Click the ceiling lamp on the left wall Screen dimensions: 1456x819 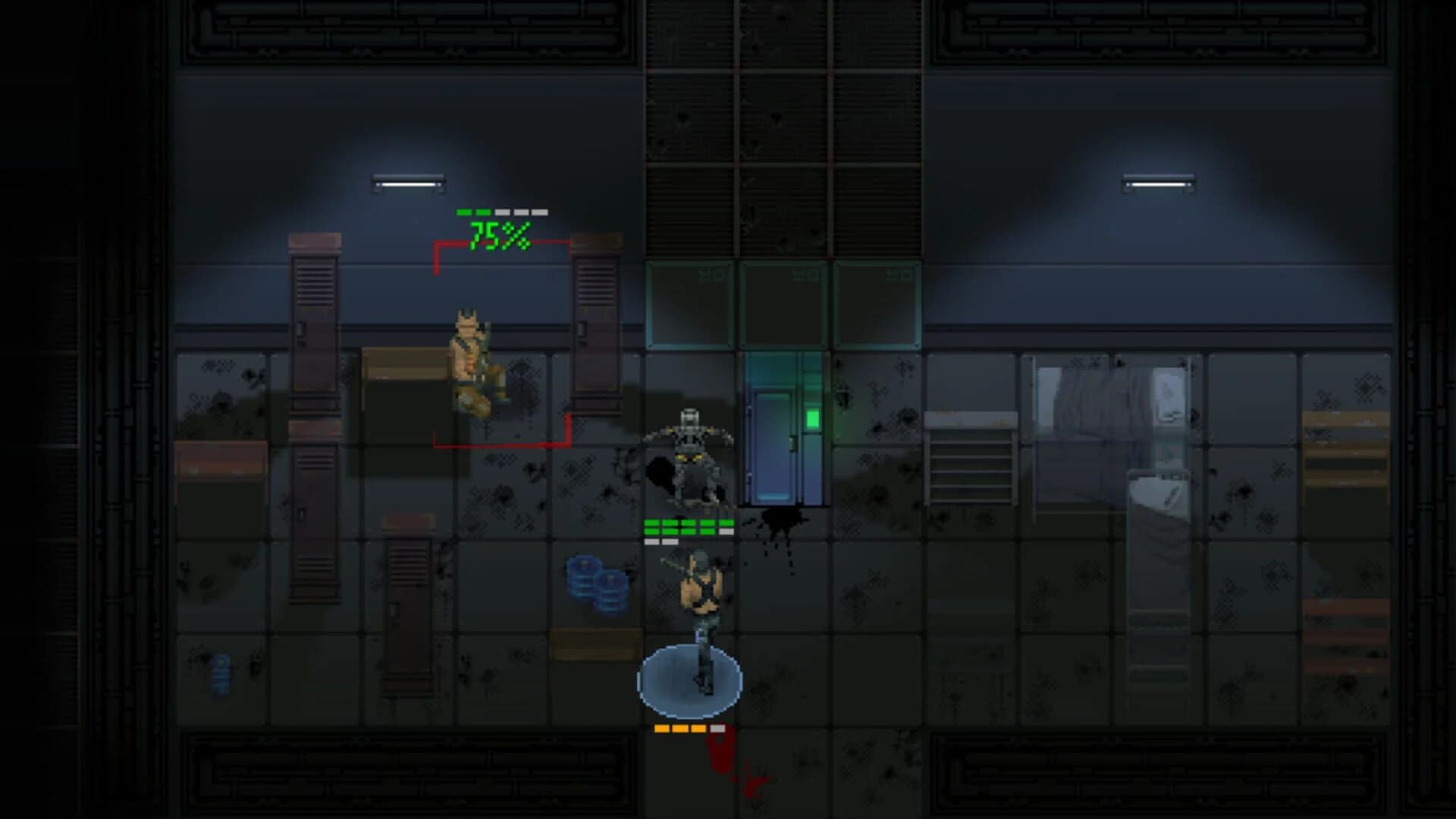tap(406, 182)
